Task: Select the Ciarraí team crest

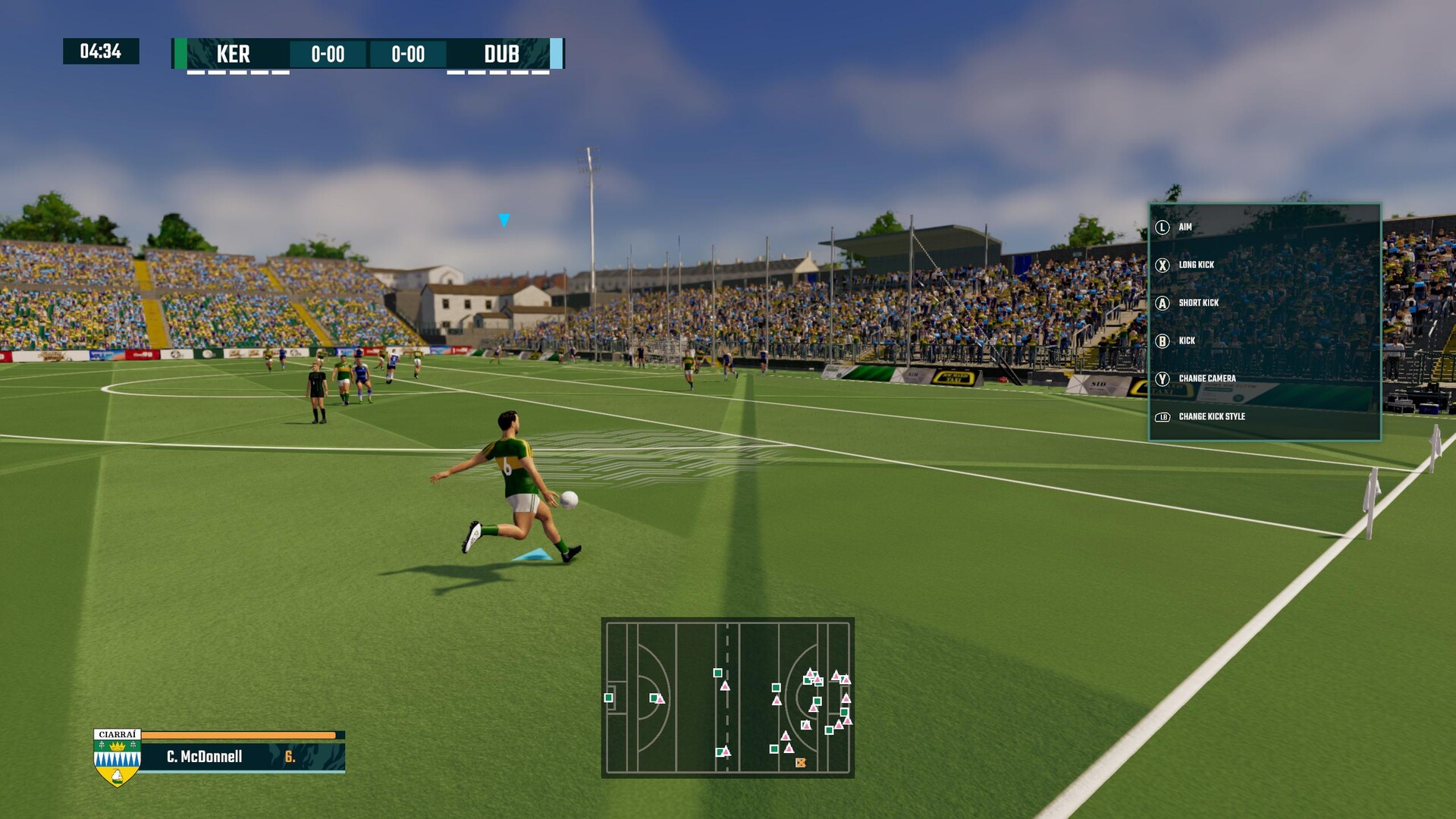Action: 117,758
